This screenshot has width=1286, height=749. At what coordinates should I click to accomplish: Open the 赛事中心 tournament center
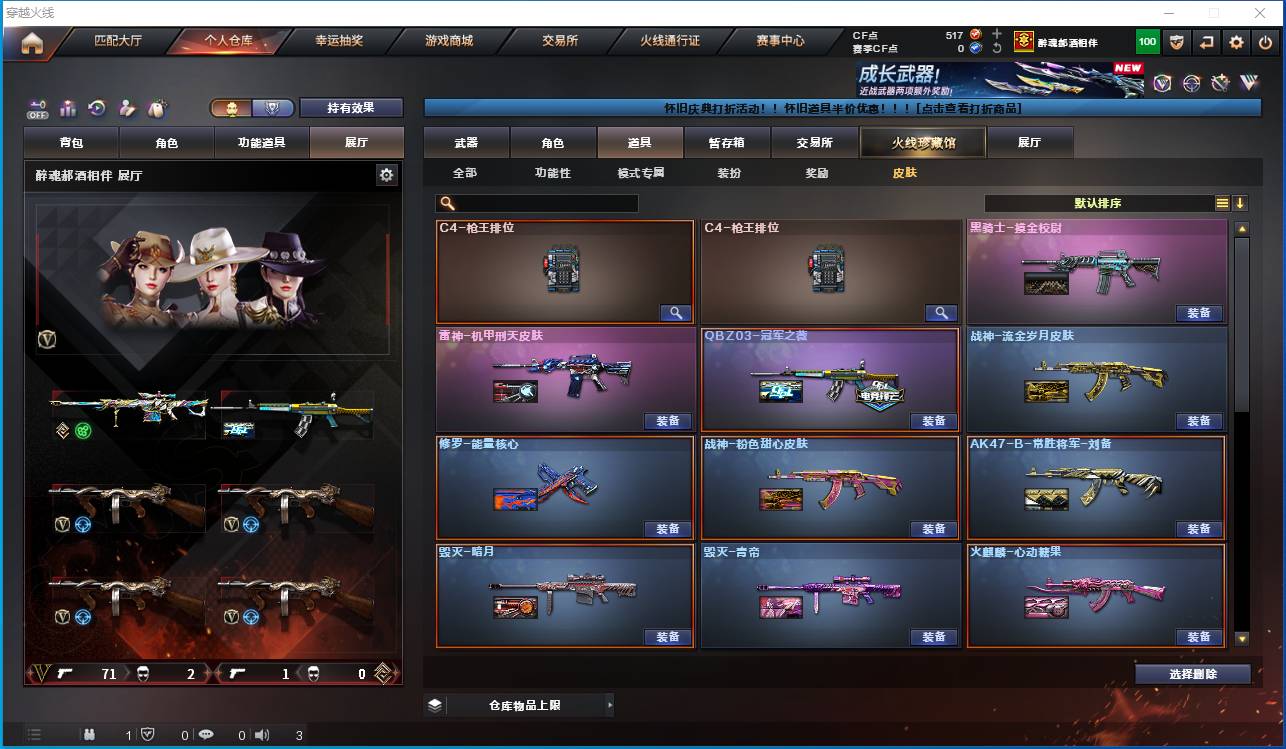point(780,41)
